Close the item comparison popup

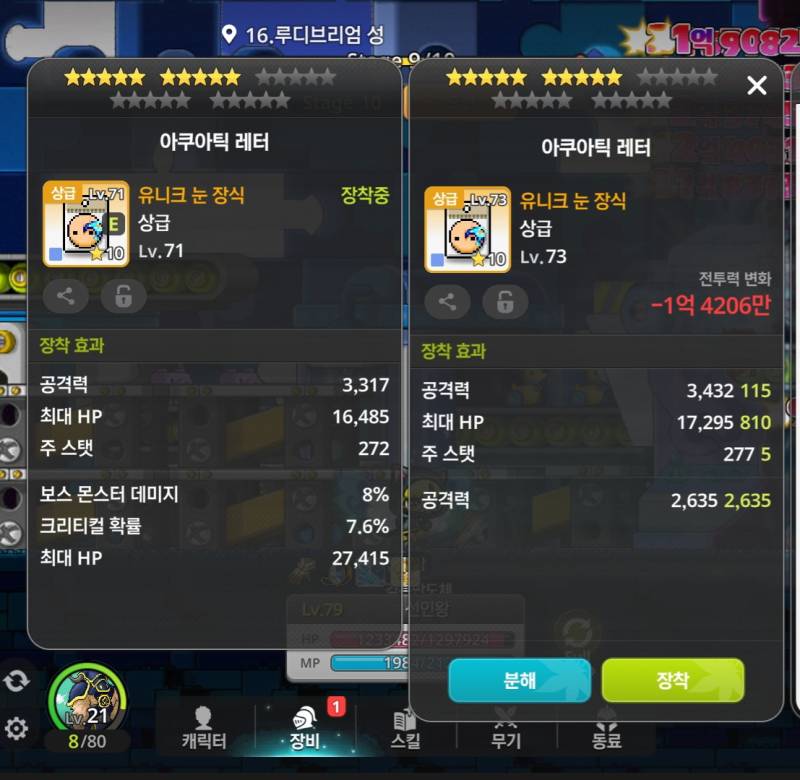[x=757, y=86]
